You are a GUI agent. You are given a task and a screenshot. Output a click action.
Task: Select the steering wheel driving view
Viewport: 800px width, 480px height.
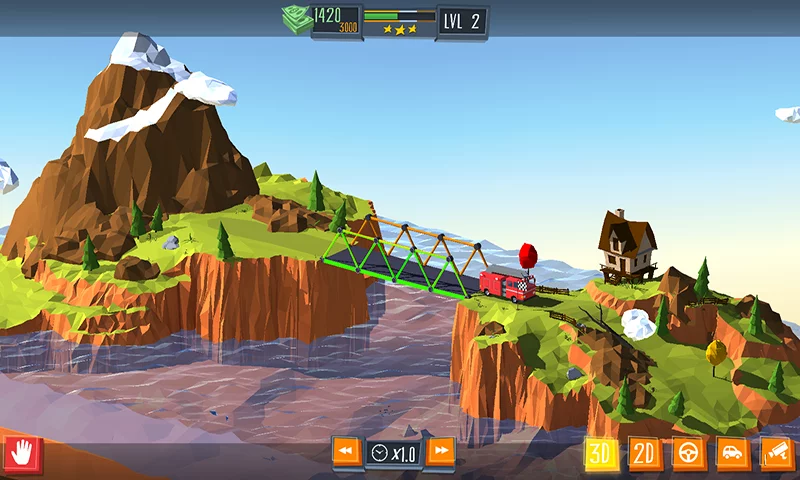pos(689,455)
